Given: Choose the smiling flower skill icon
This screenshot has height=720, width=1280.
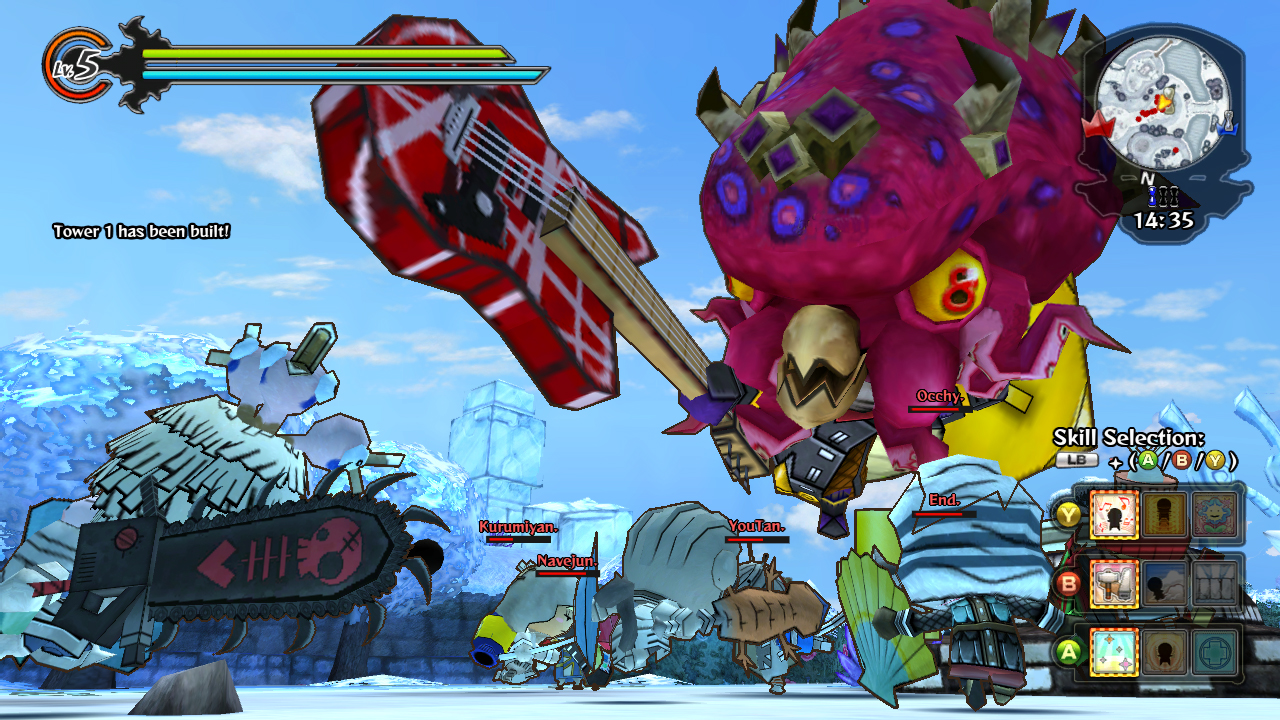Looking at the screenshot, I should [x=1215, y=516].
